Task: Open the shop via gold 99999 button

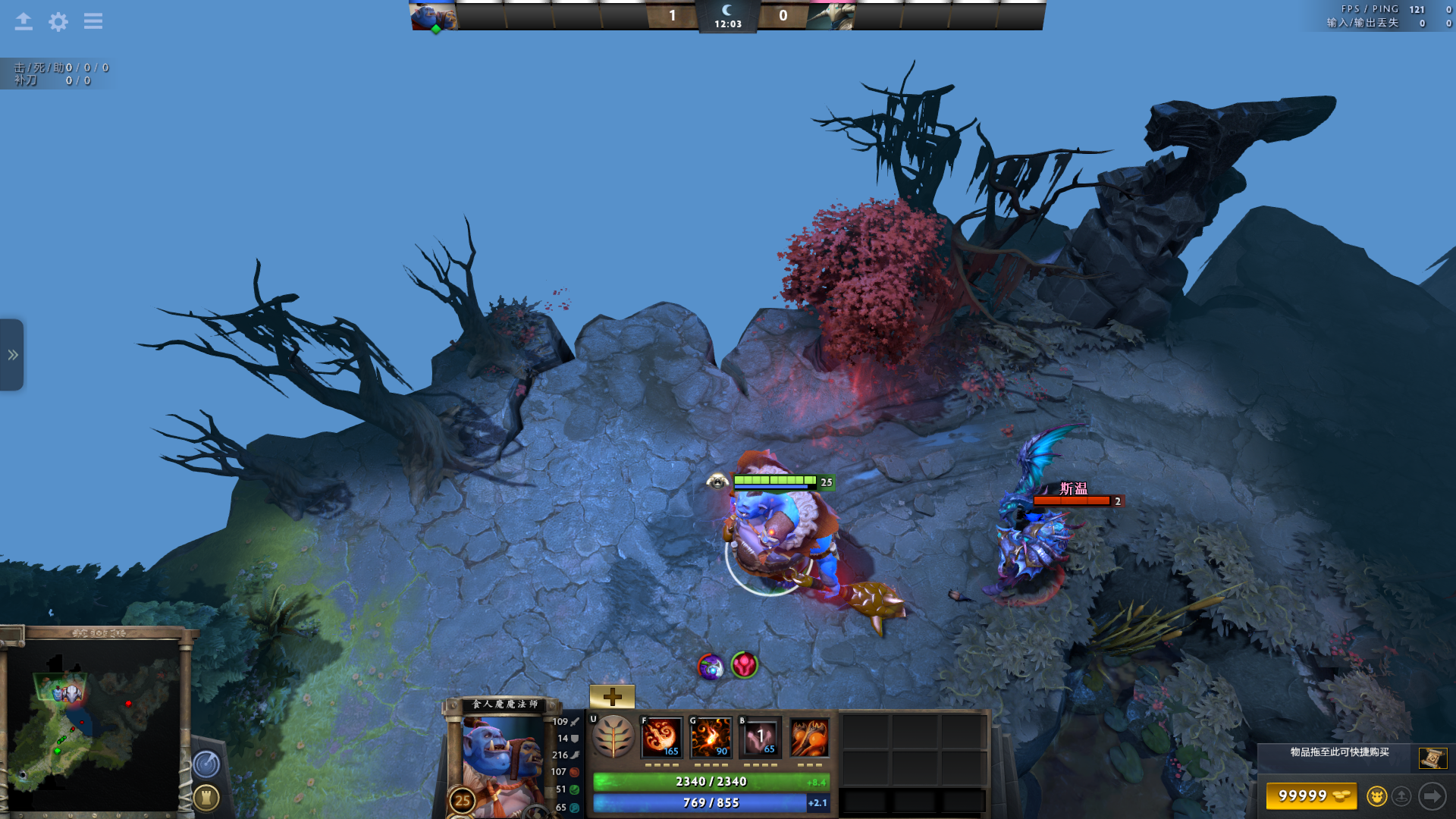Action: [x=1311, y=795]
